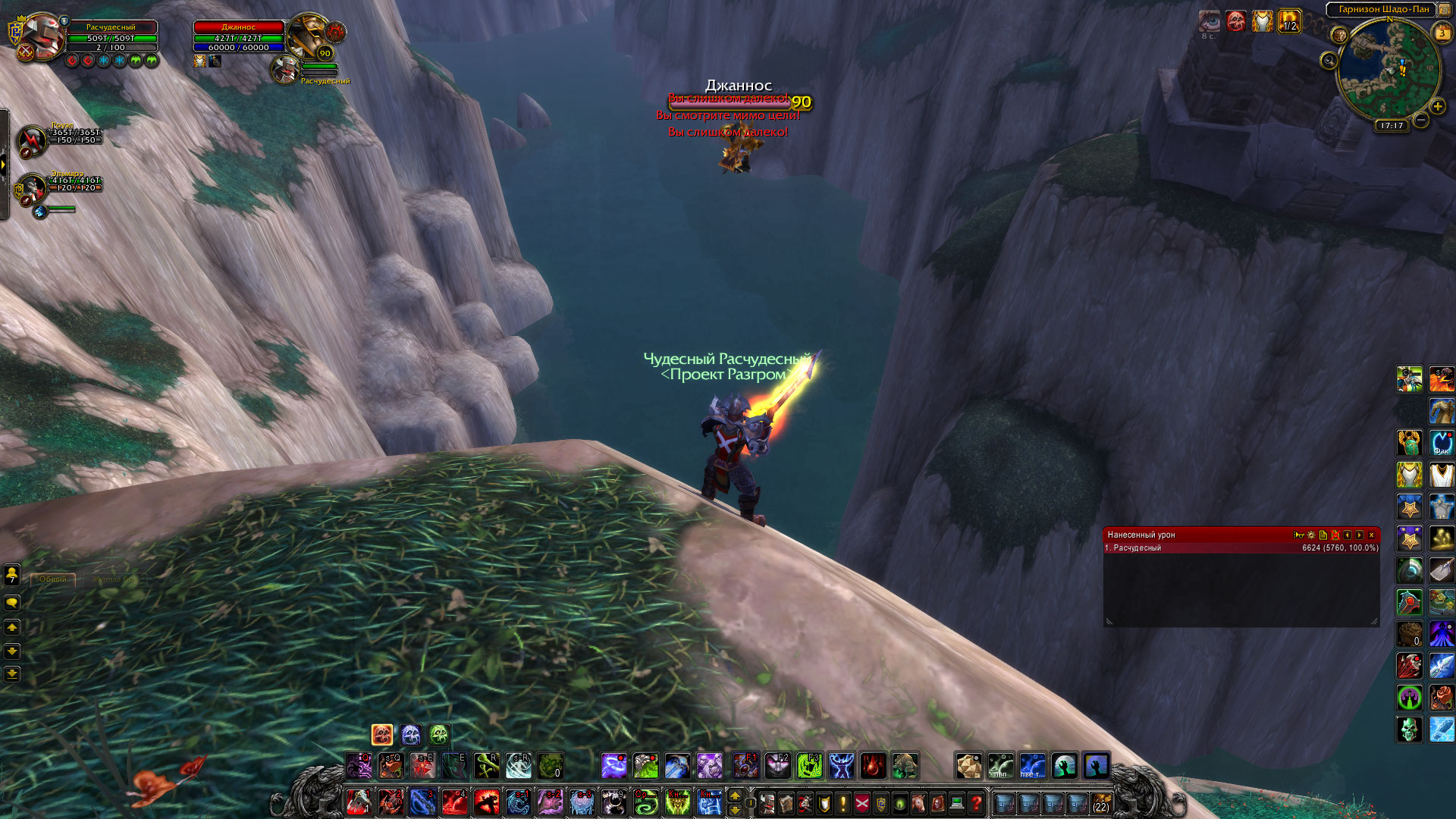Activate the red rose item icon
The width and height of the screenshot is (1456, 819).
click(x=1442, y=698)
